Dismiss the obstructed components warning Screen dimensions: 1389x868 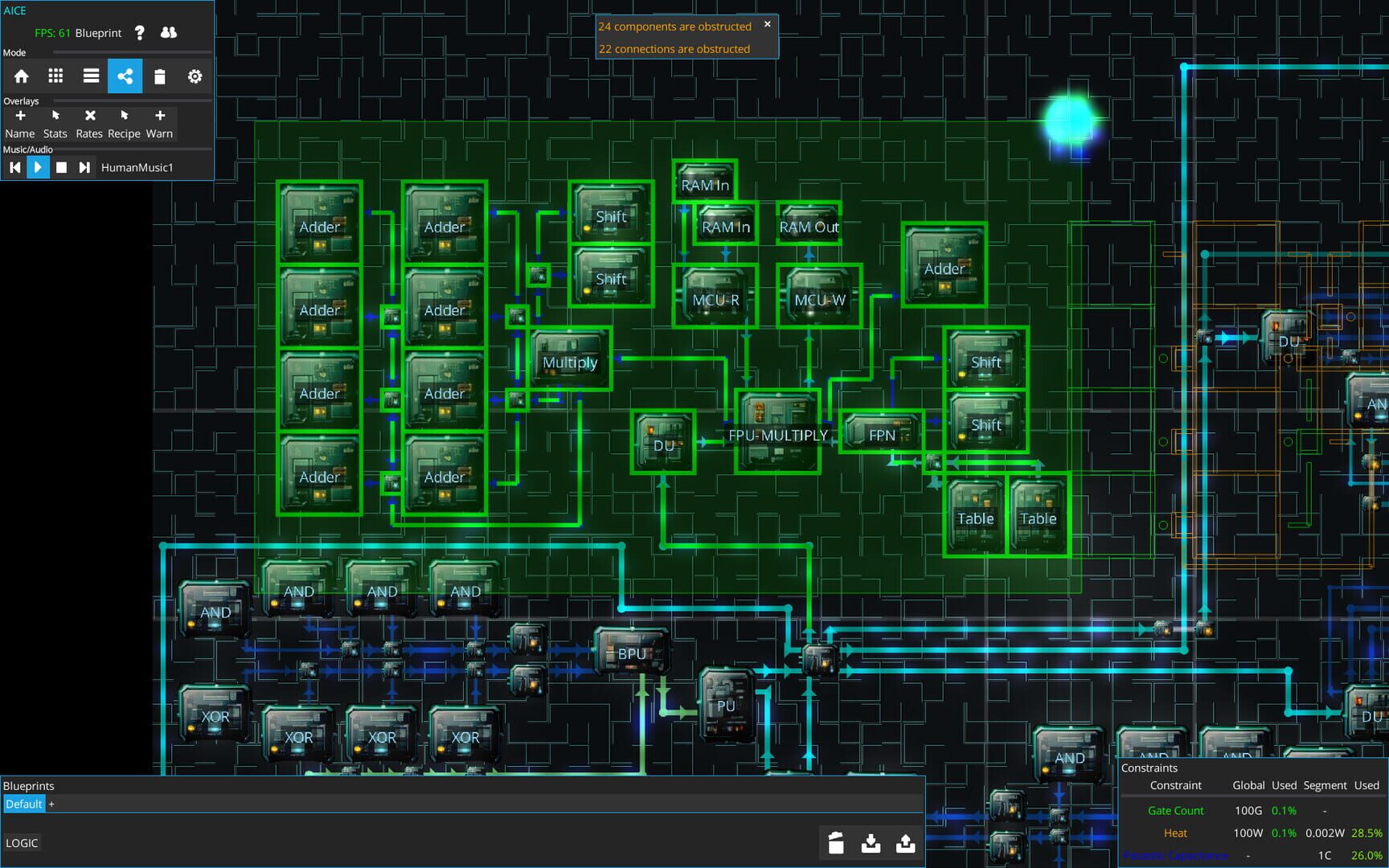767,24
